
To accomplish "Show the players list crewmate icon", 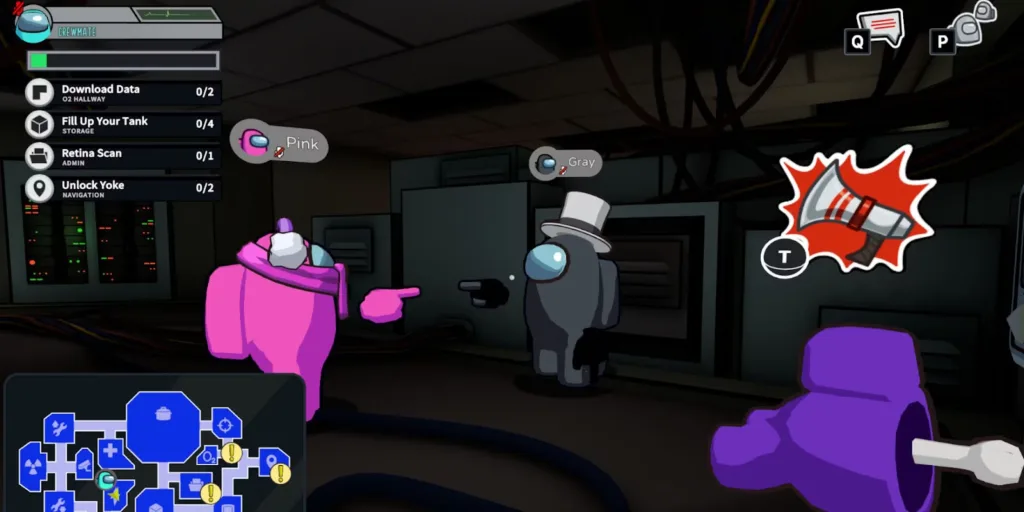I will (x=968, y=24).
